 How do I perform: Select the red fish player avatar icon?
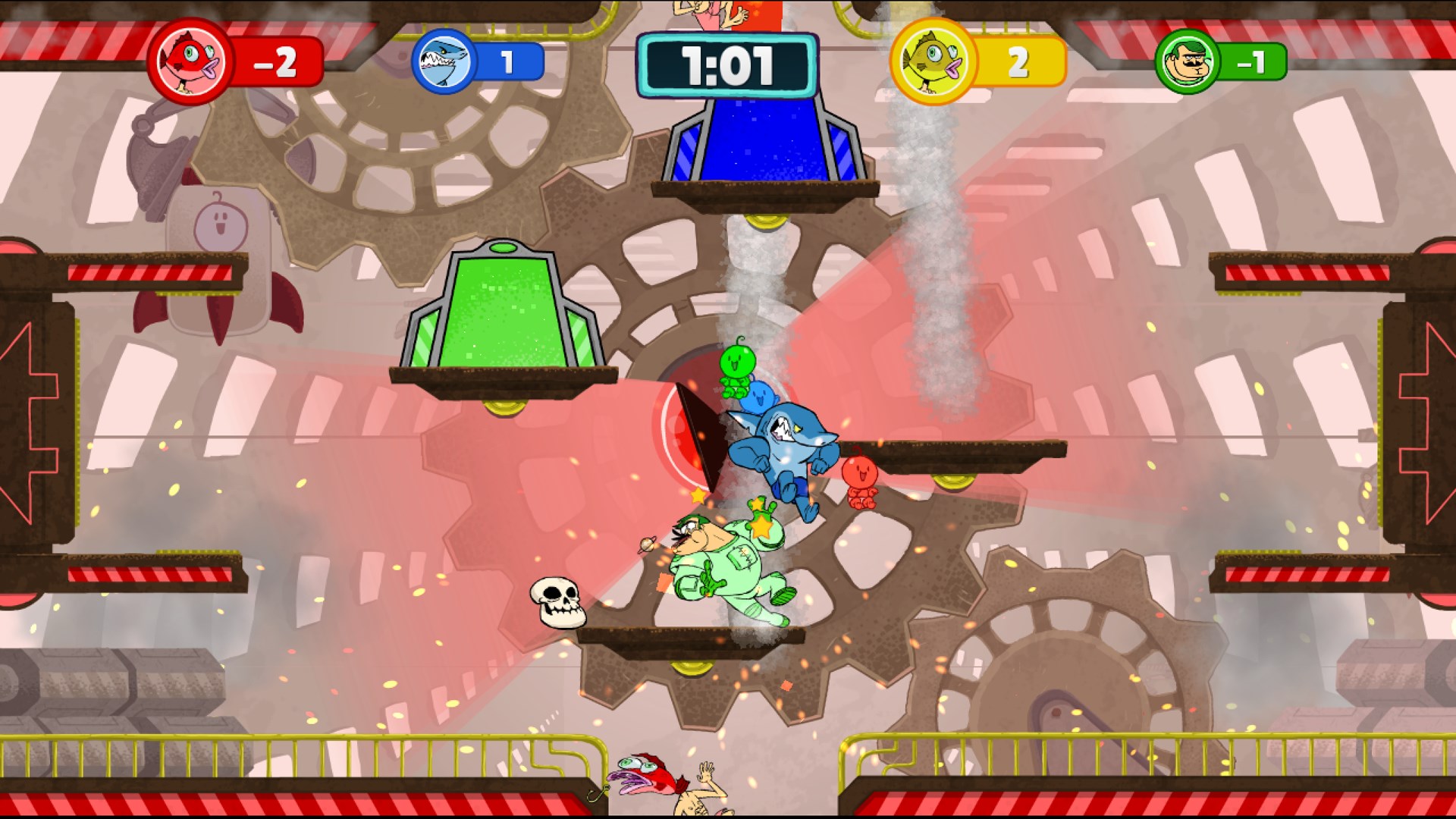point(190,64)
